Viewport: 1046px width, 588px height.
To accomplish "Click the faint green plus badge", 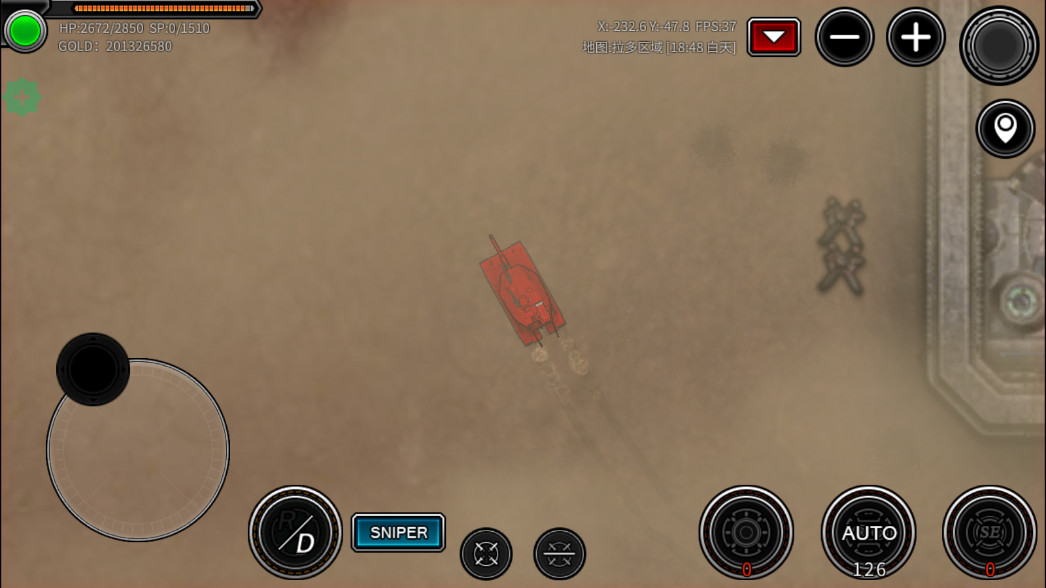I will click(x=22, y=97).
